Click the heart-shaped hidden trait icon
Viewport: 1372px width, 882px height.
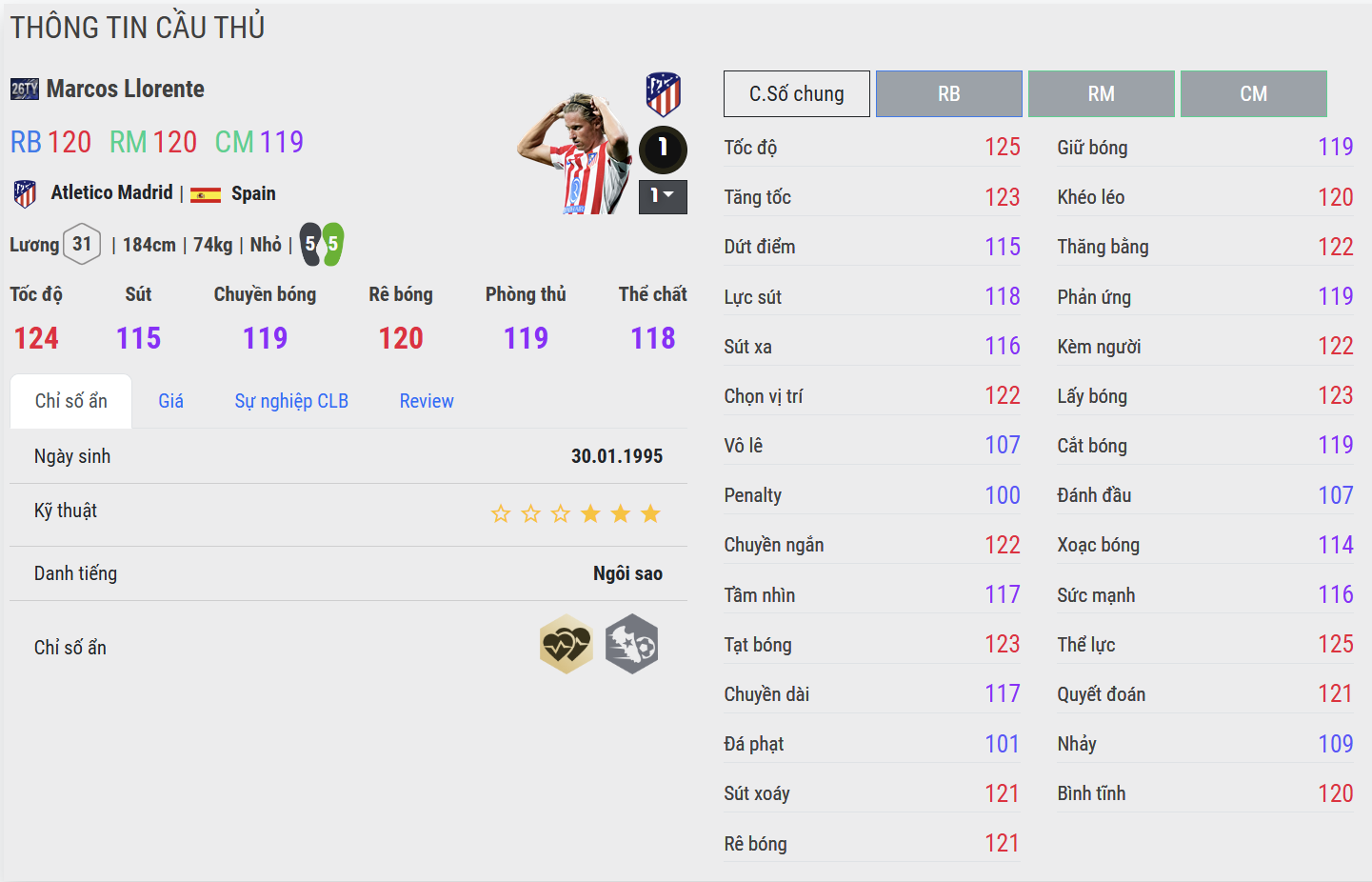click(566, 645)
